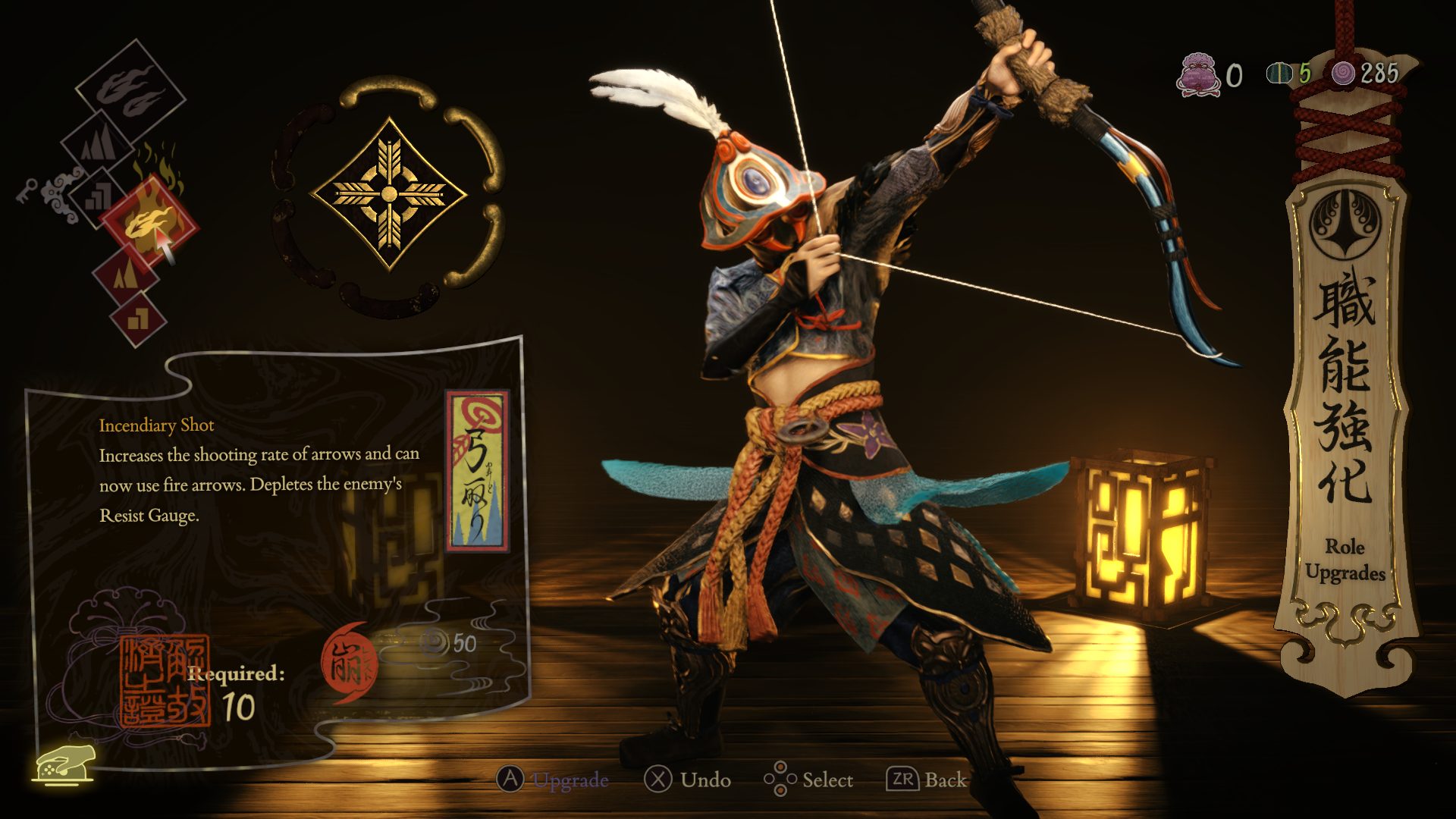Select the red two-spike upgrade node
This screenshot has height=819, width=1456.
point(124,274)
